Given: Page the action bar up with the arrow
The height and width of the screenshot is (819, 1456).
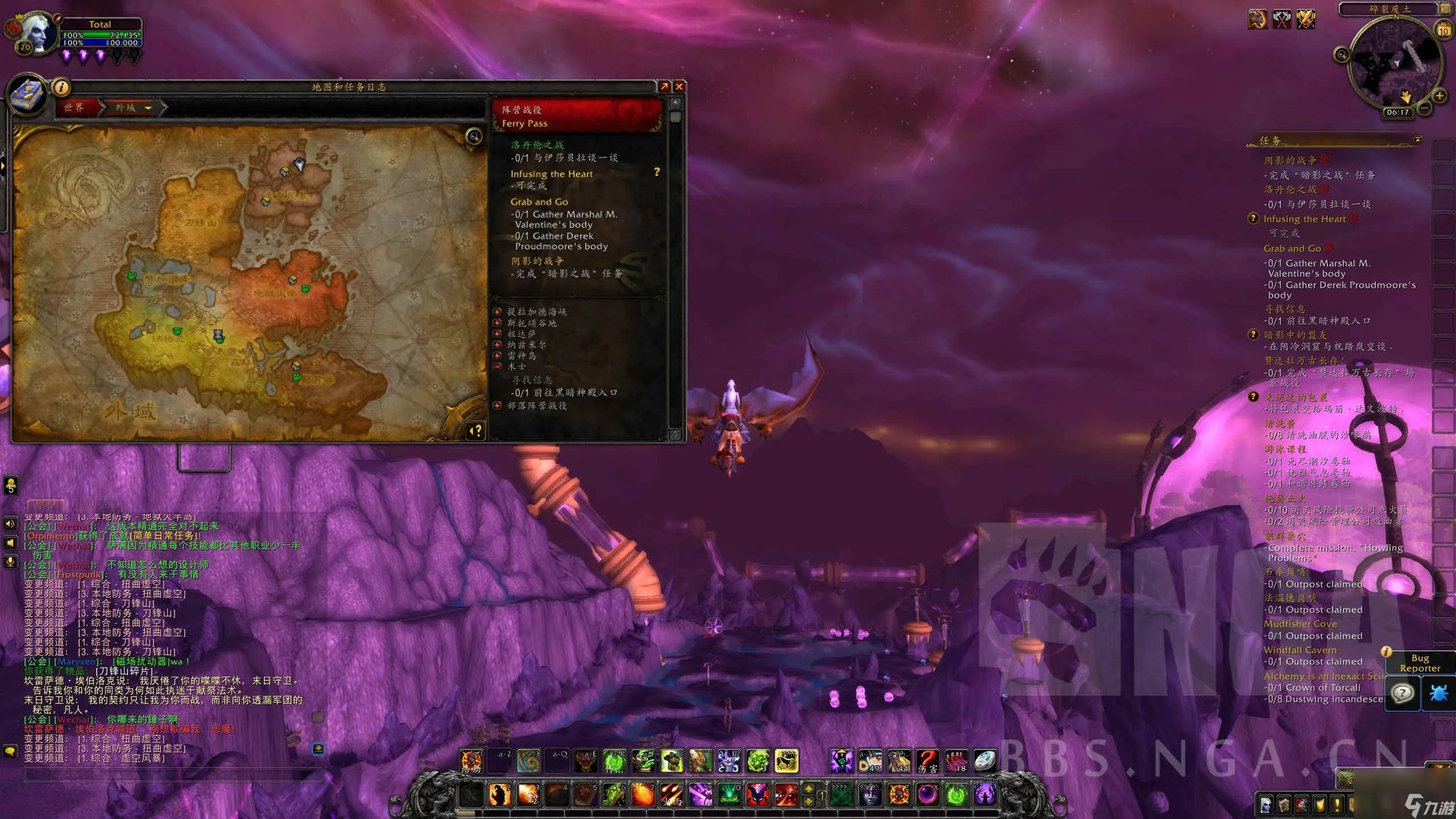Looking at the screenshot, I should coord(808,788).
